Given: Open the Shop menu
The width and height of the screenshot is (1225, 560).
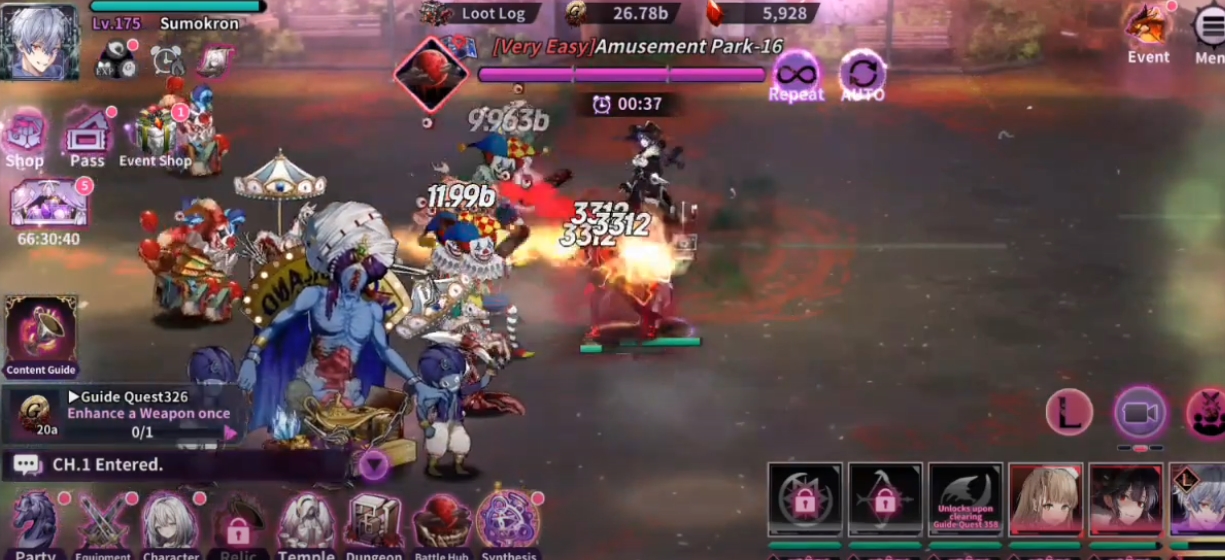Looking at the screenshot, I should point(24,138).
